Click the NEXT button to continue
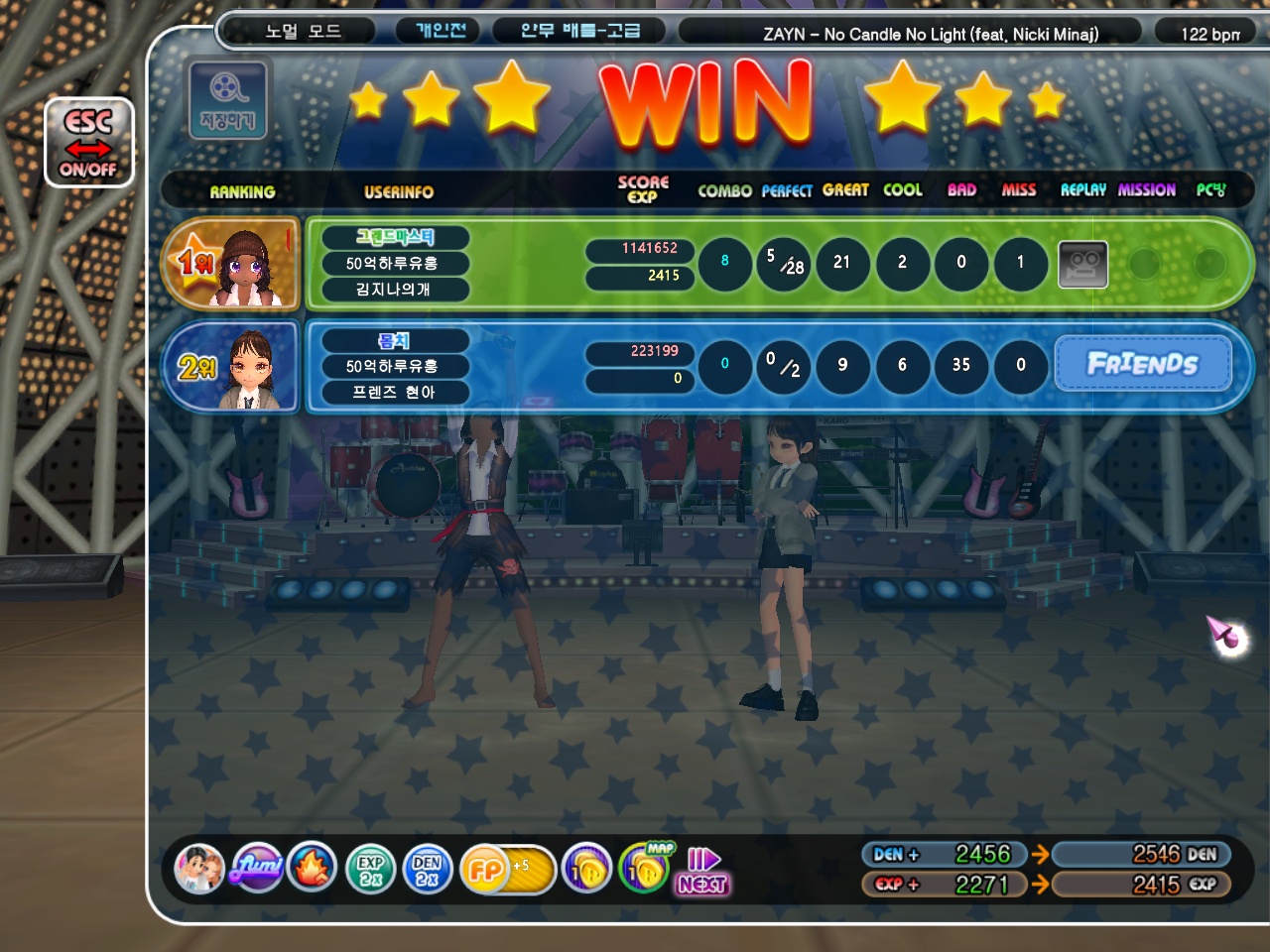 point(702,872)
